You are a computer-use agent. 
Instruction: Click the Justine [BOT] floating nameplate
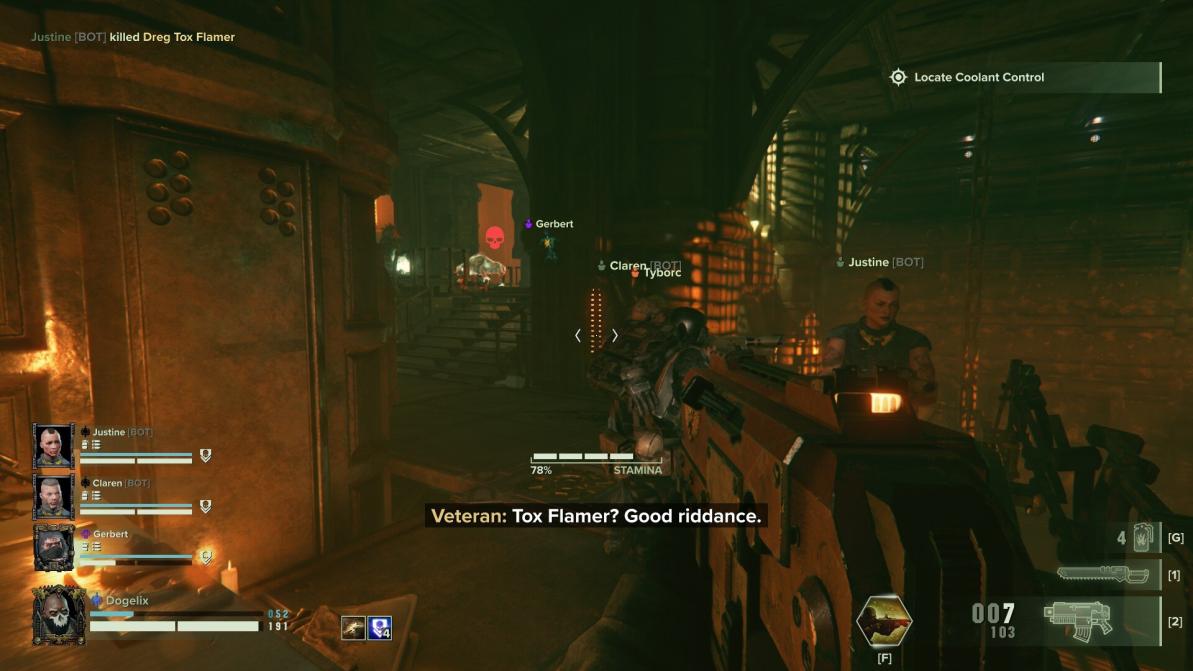880,262
